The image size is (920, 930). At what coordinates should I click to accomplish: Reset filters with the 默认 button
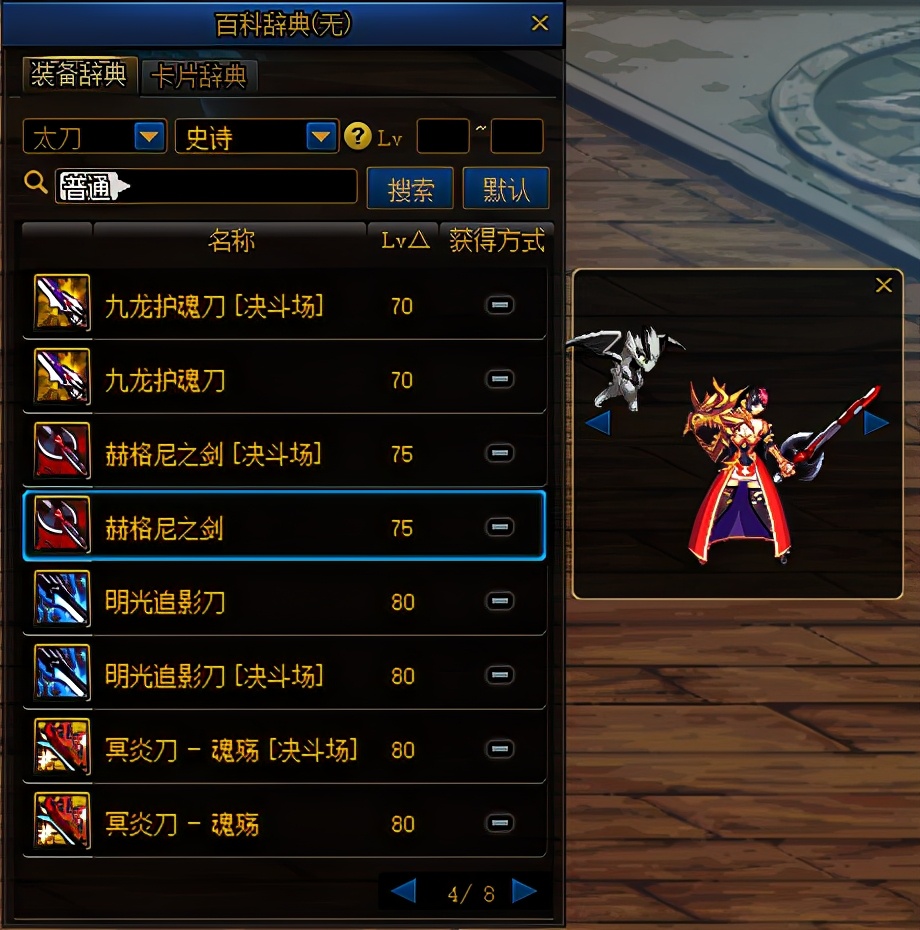(x=506, y=188)
